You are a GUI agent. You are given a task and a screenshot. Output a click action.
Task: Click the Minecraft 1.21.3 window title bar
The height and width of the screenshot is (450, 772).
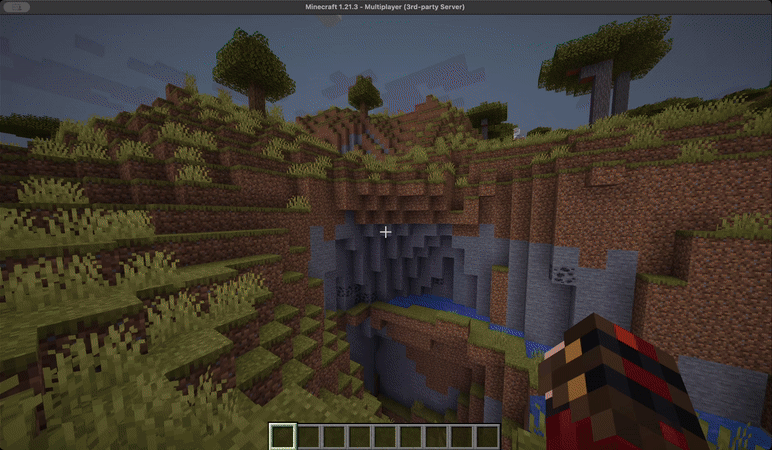(x=385, y=7)
